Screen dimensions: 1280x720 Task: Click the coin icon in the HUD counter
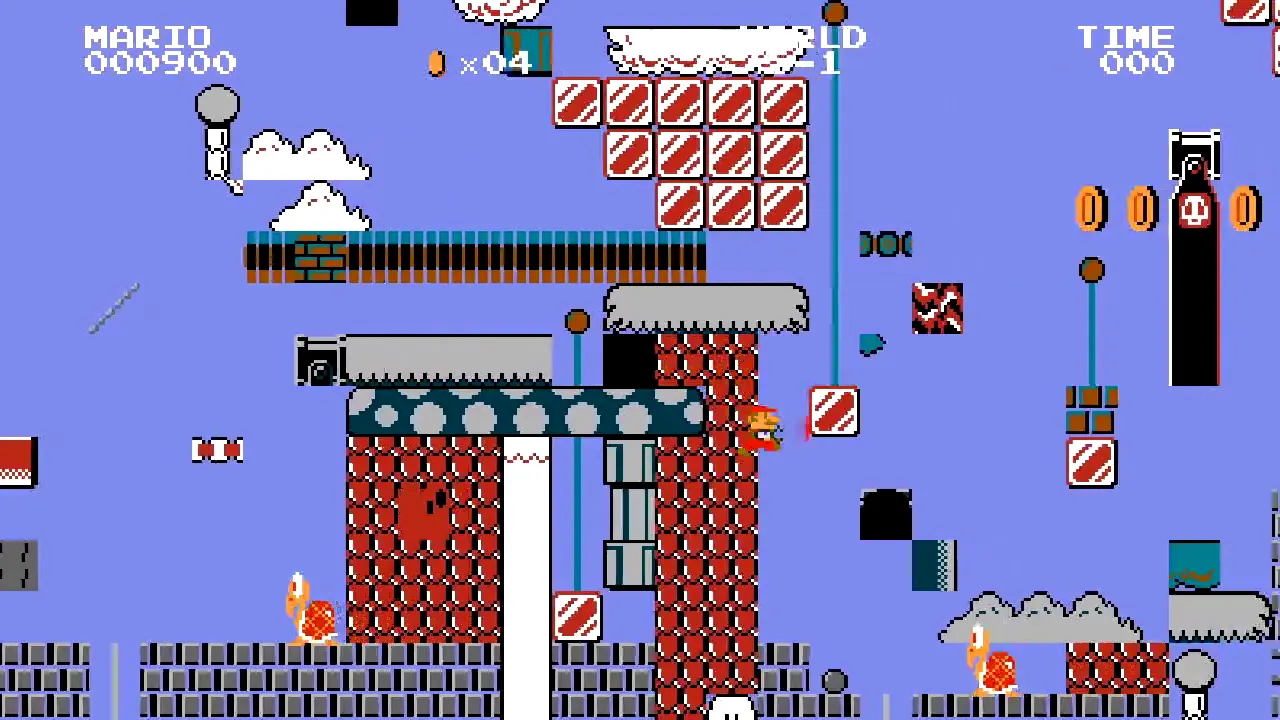click(437, 62)
